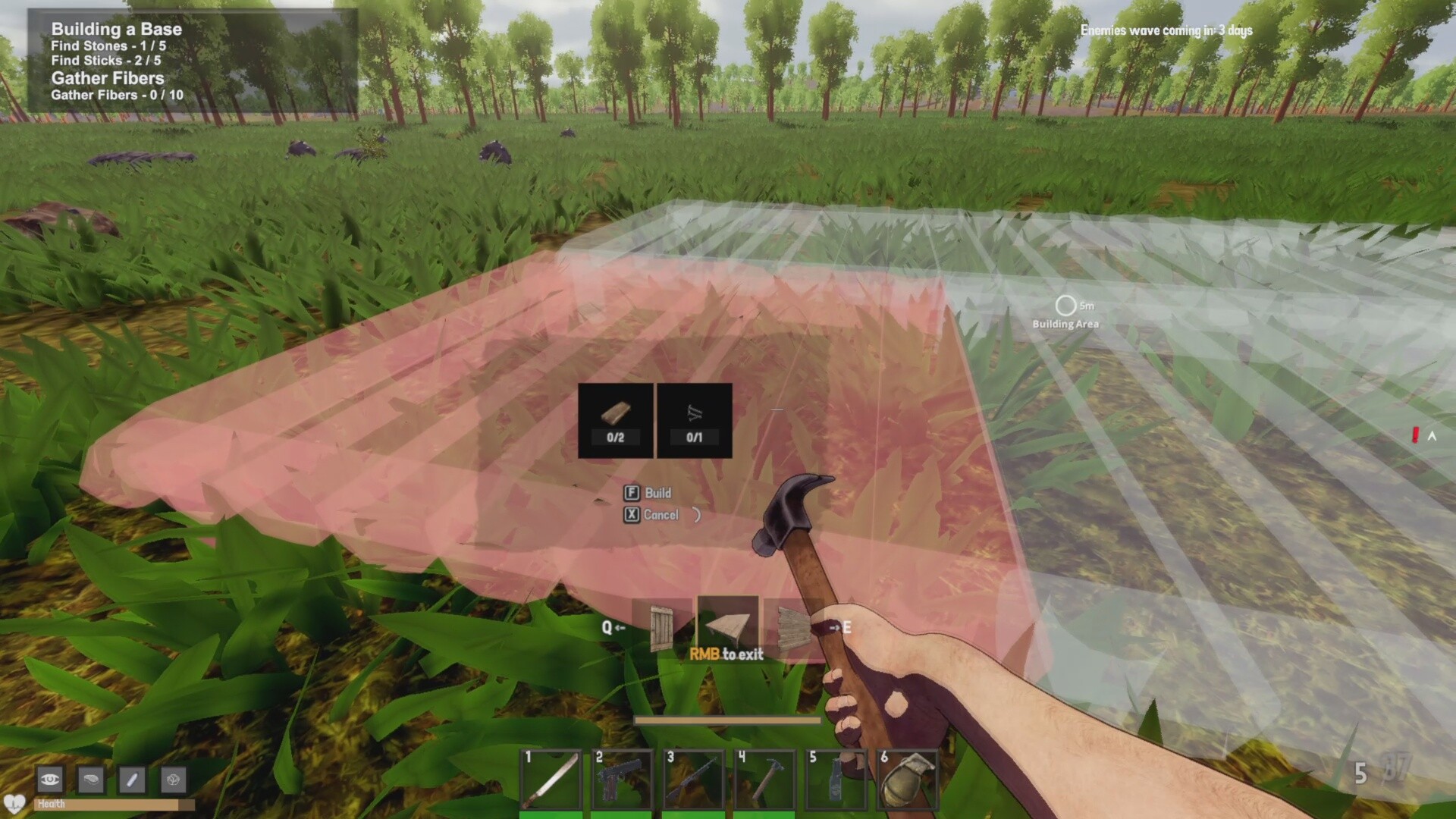Click the meat hunger status icon
1456x819 pixels.
click(91, 780)
